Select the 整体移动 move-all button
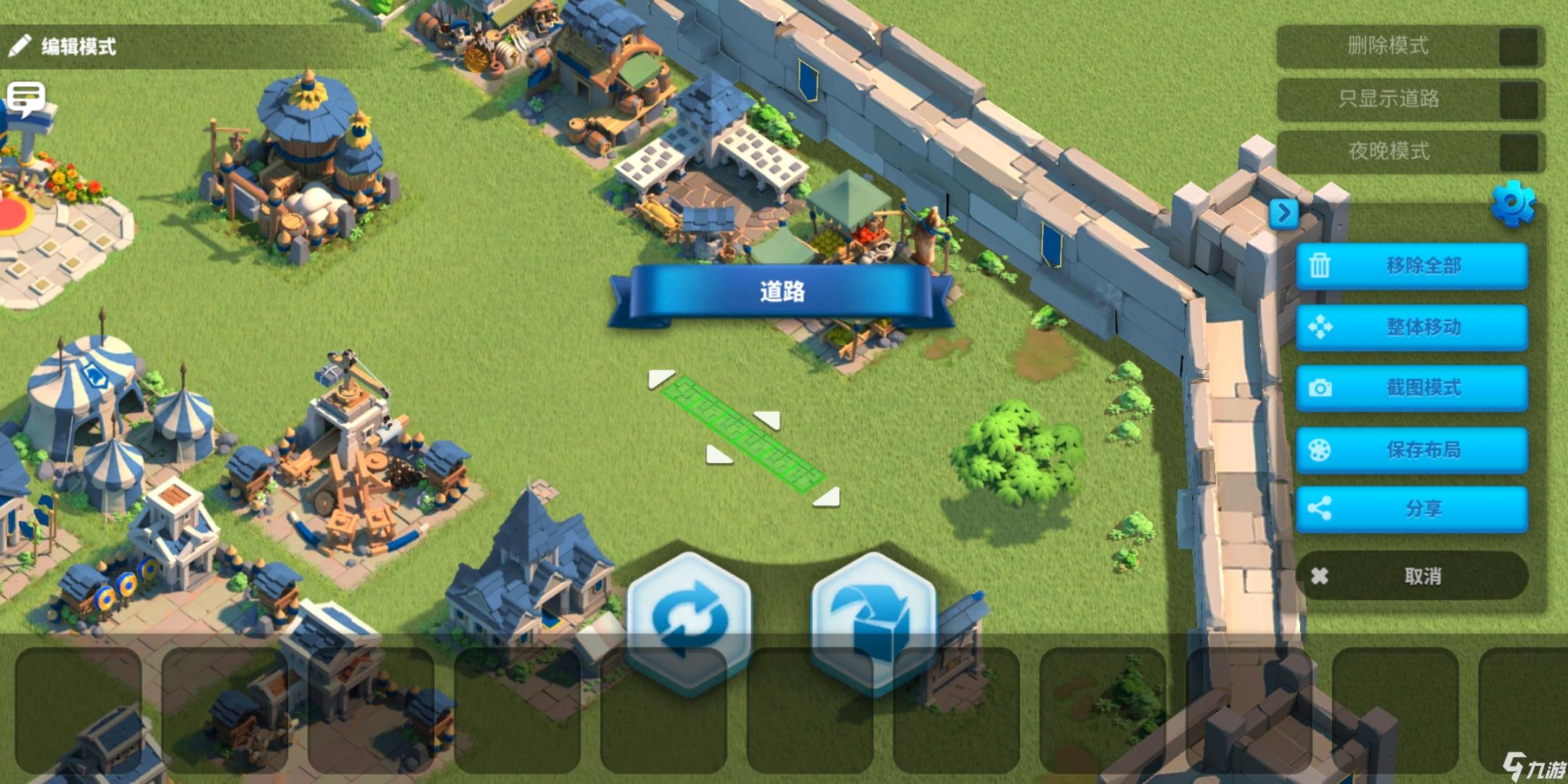This screenshot has width=1568, height=784. tap(1411, 327)
